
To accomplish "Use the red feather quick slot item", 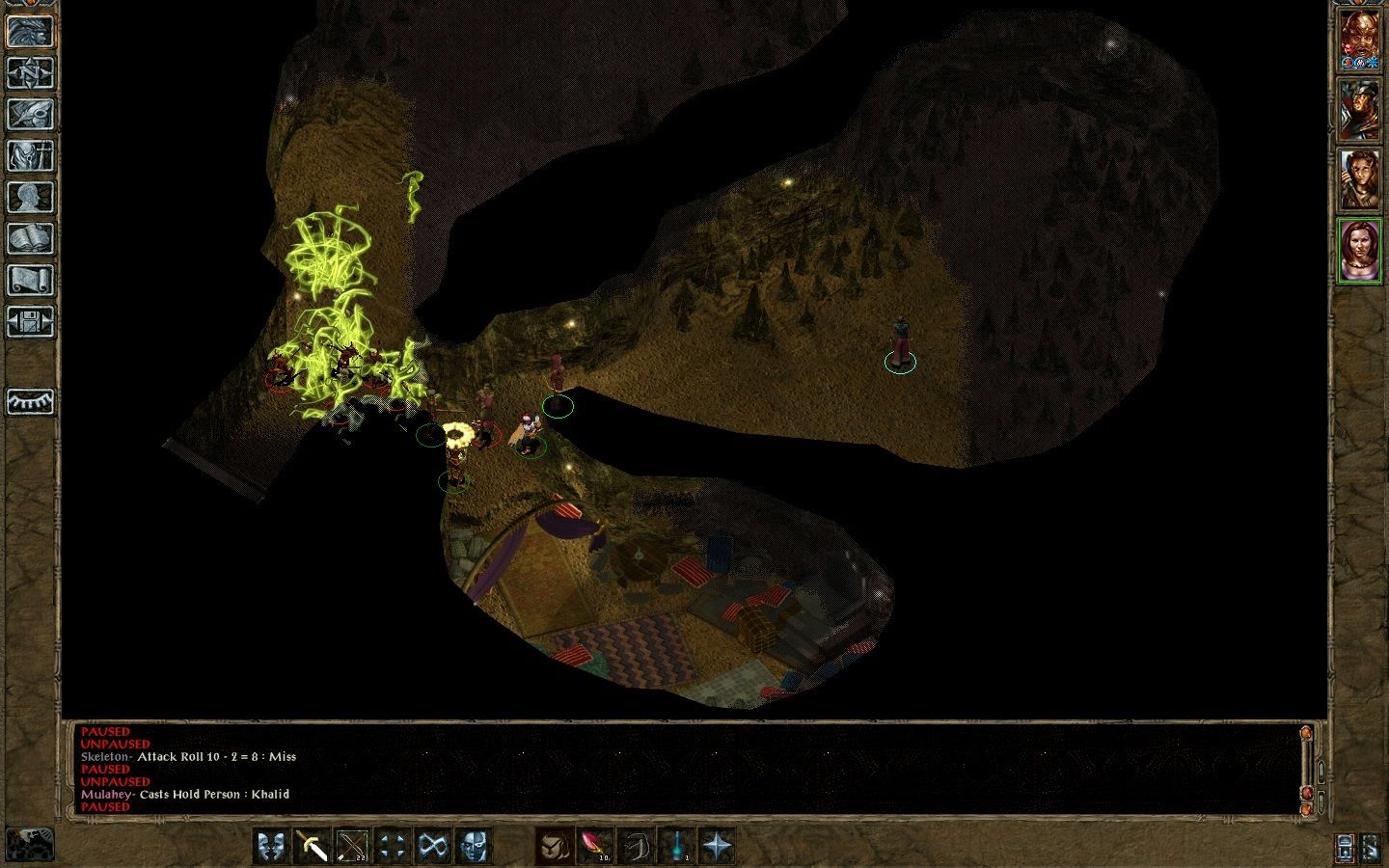I will pos(594,846).
